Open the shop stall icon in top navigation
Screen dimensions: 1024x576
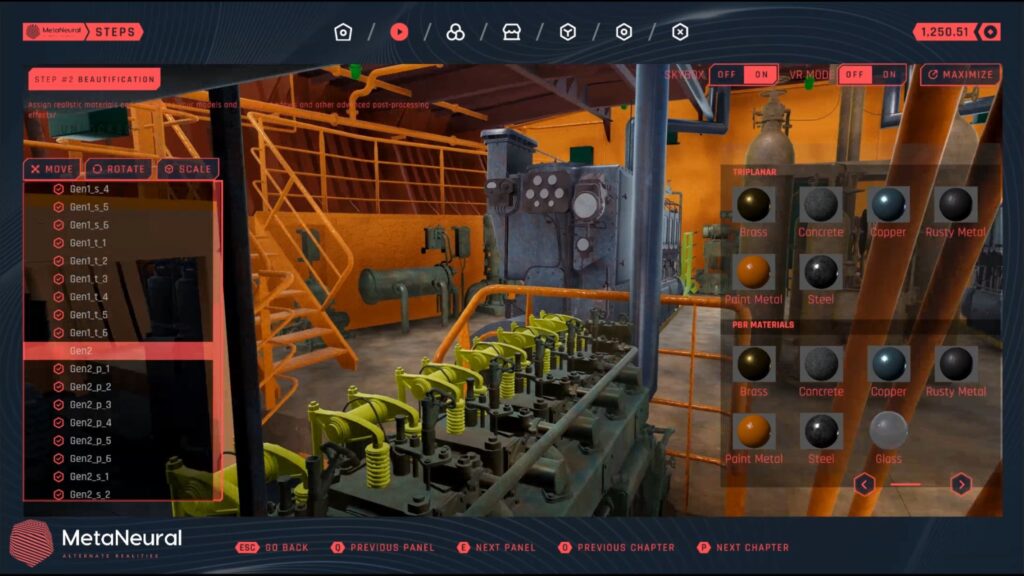(512, 32)
